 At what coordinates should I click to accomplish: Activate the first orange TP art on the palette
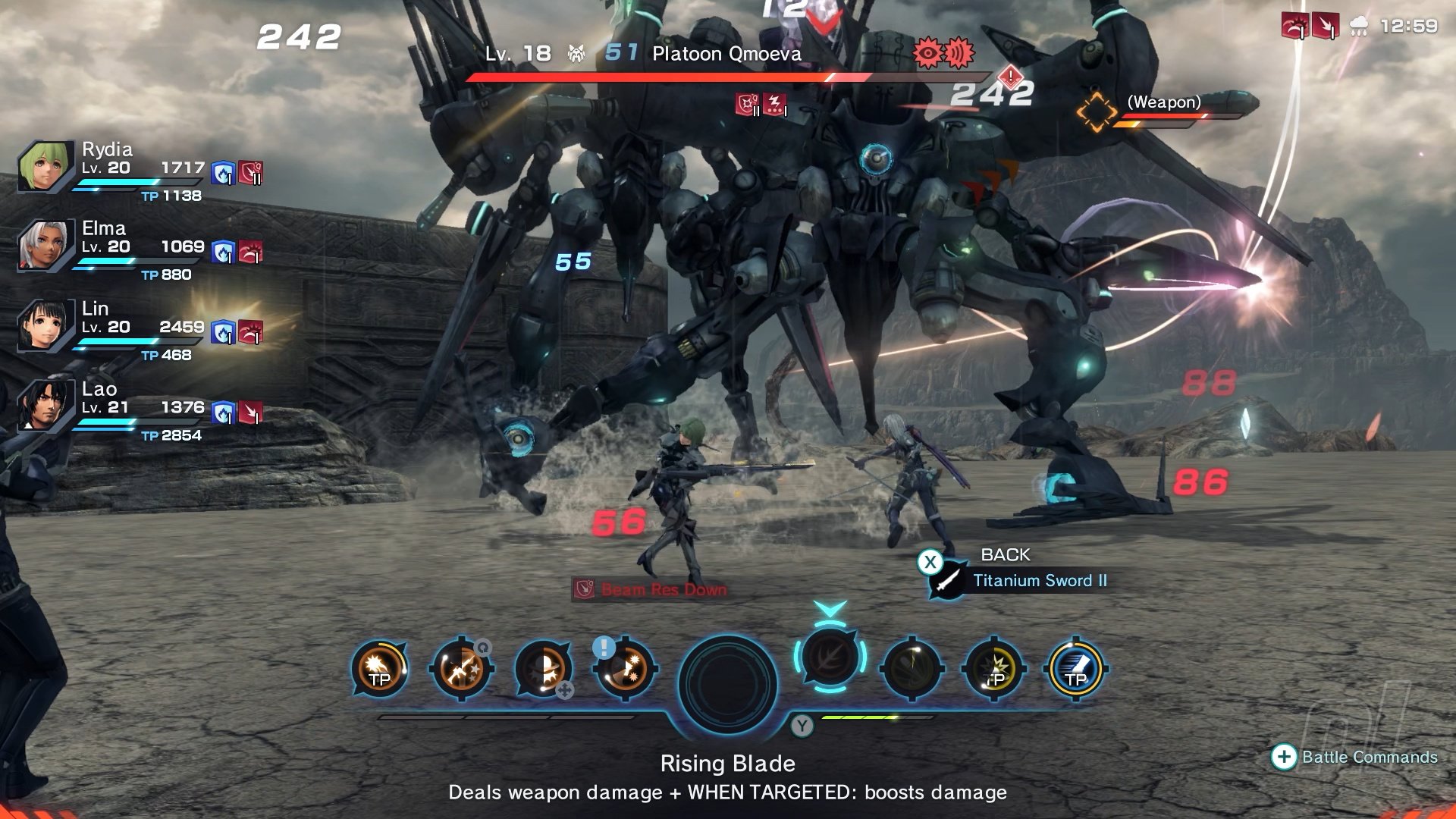[x=379, y=669]
